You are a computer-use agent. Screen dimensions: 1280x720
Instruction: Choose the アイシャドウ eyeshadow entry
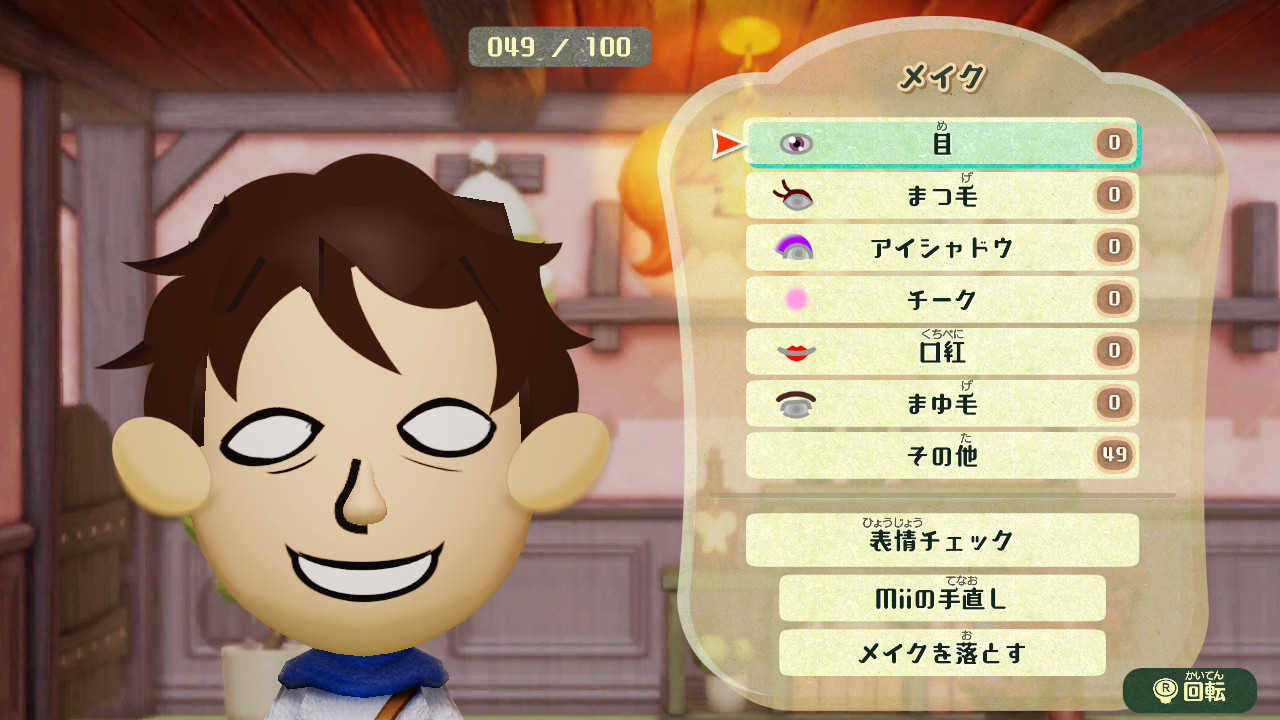click(x=941, y=248)
